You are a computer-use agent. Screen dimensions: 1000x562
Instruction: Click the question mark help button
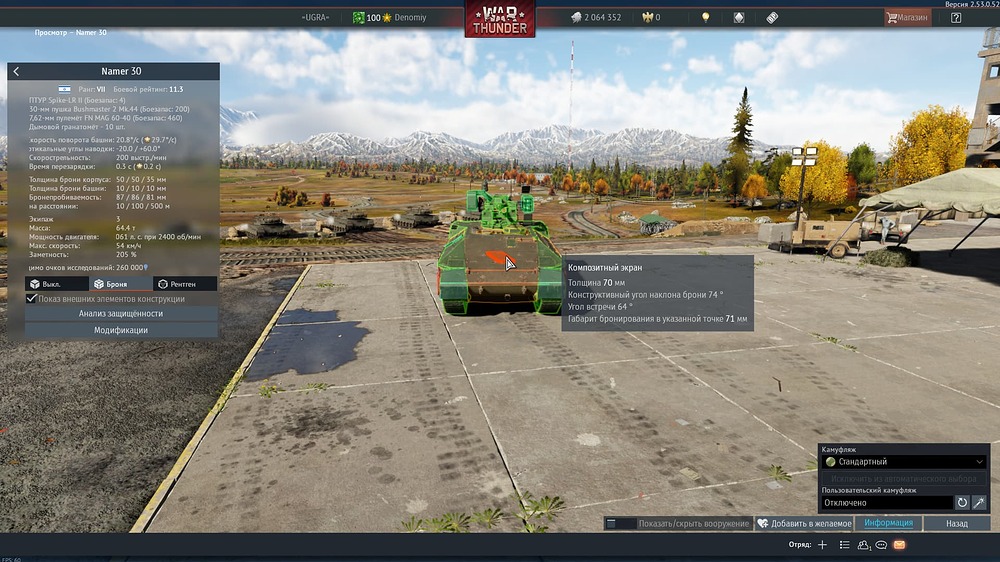click(x=956, y=17)
